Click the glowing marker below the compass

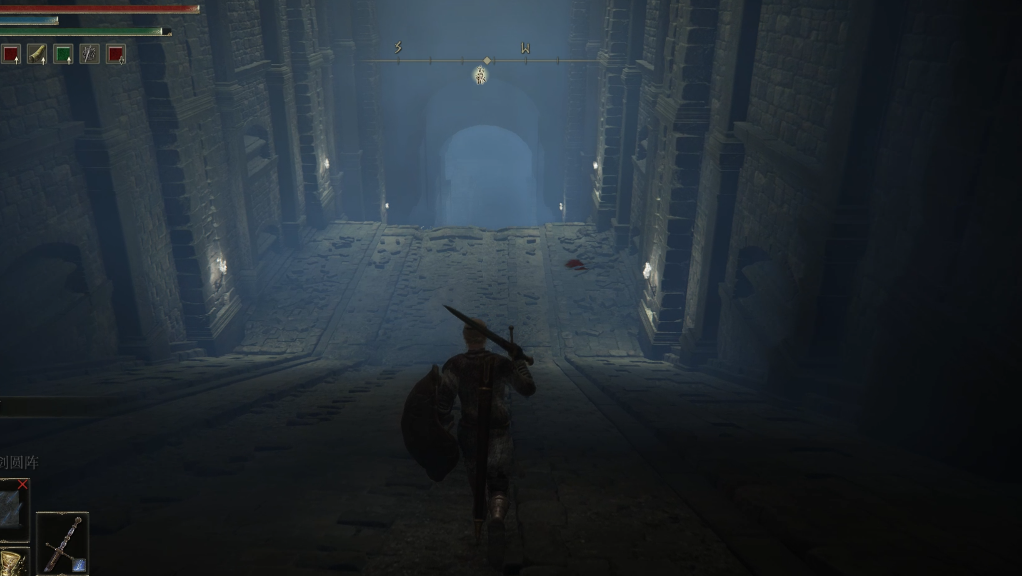coord(480,75)
